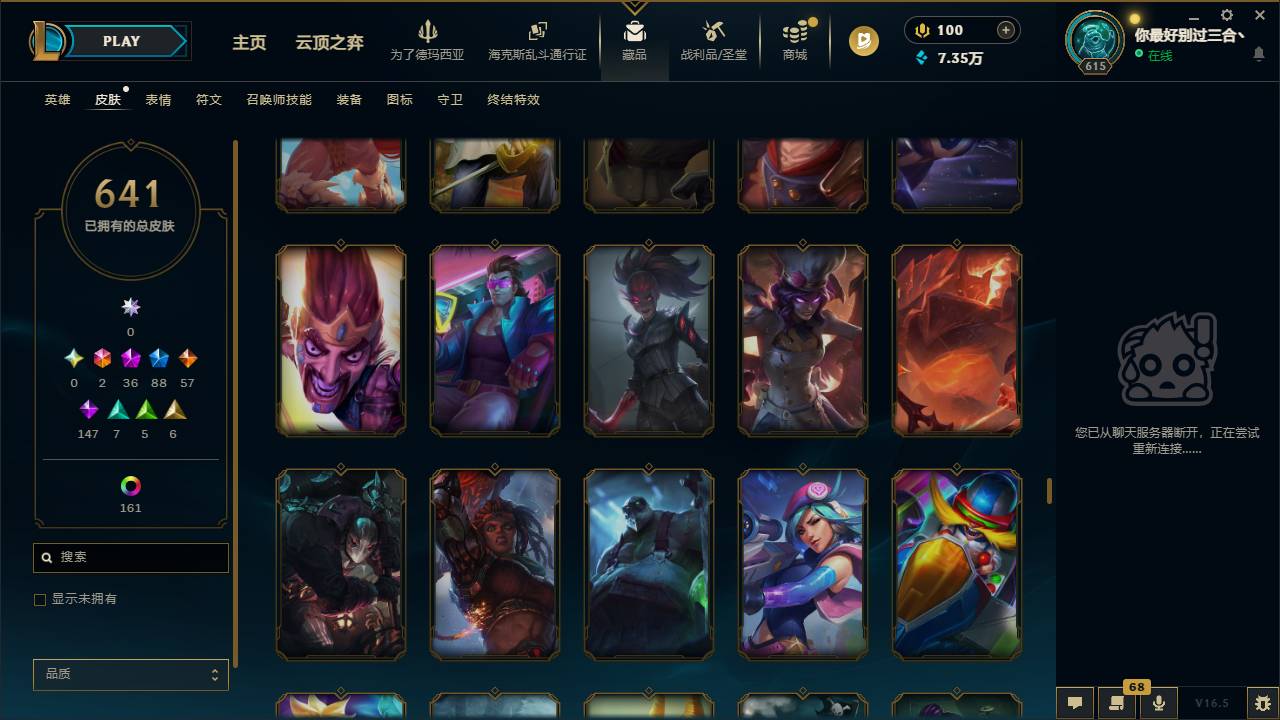Image resolution: width=1280 pixels, height=720 pixels.
Task: Open the 战利品/圣堂 loot icon
Action: point(713,40)
